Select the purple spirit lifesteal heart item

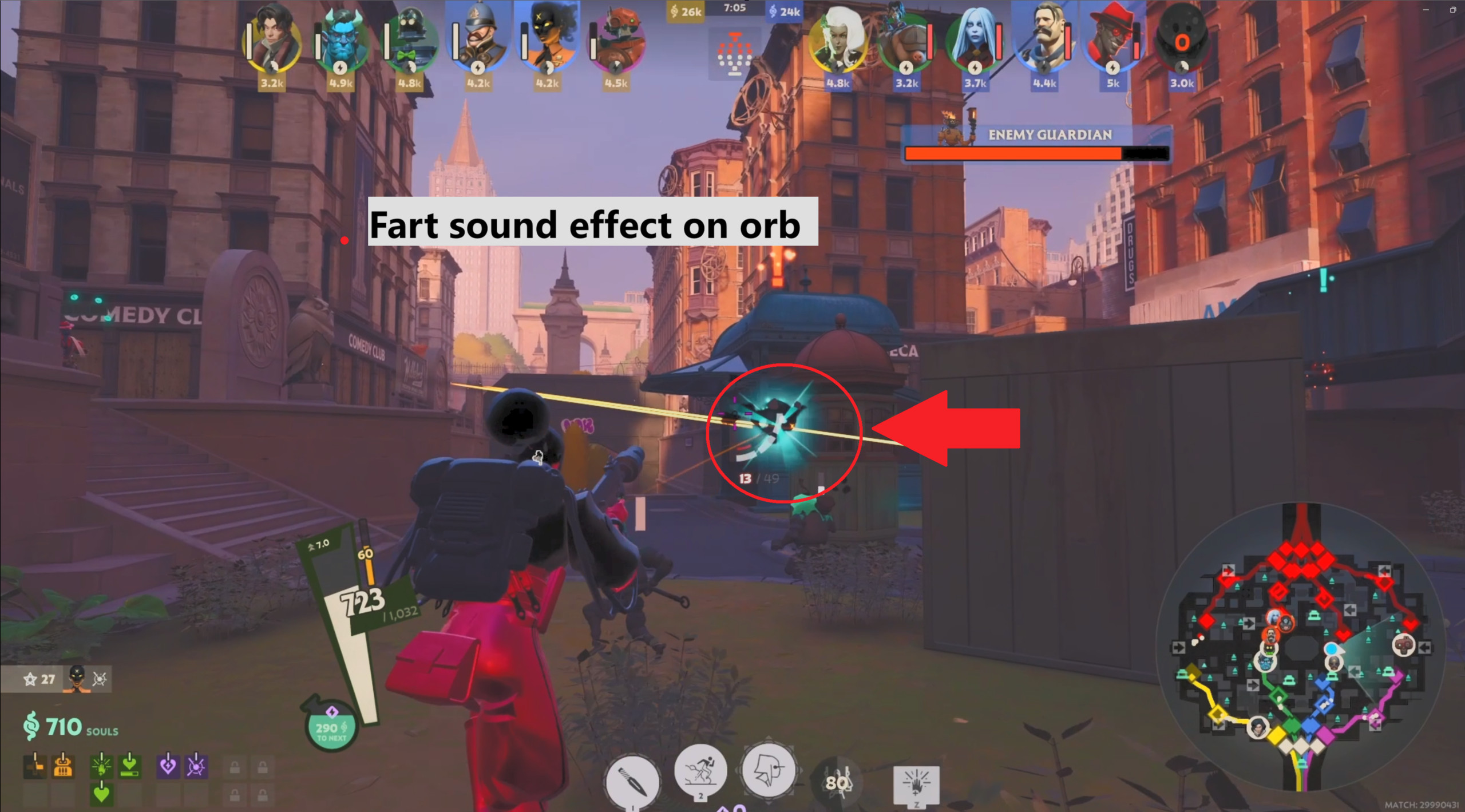[x=168, y=767]
